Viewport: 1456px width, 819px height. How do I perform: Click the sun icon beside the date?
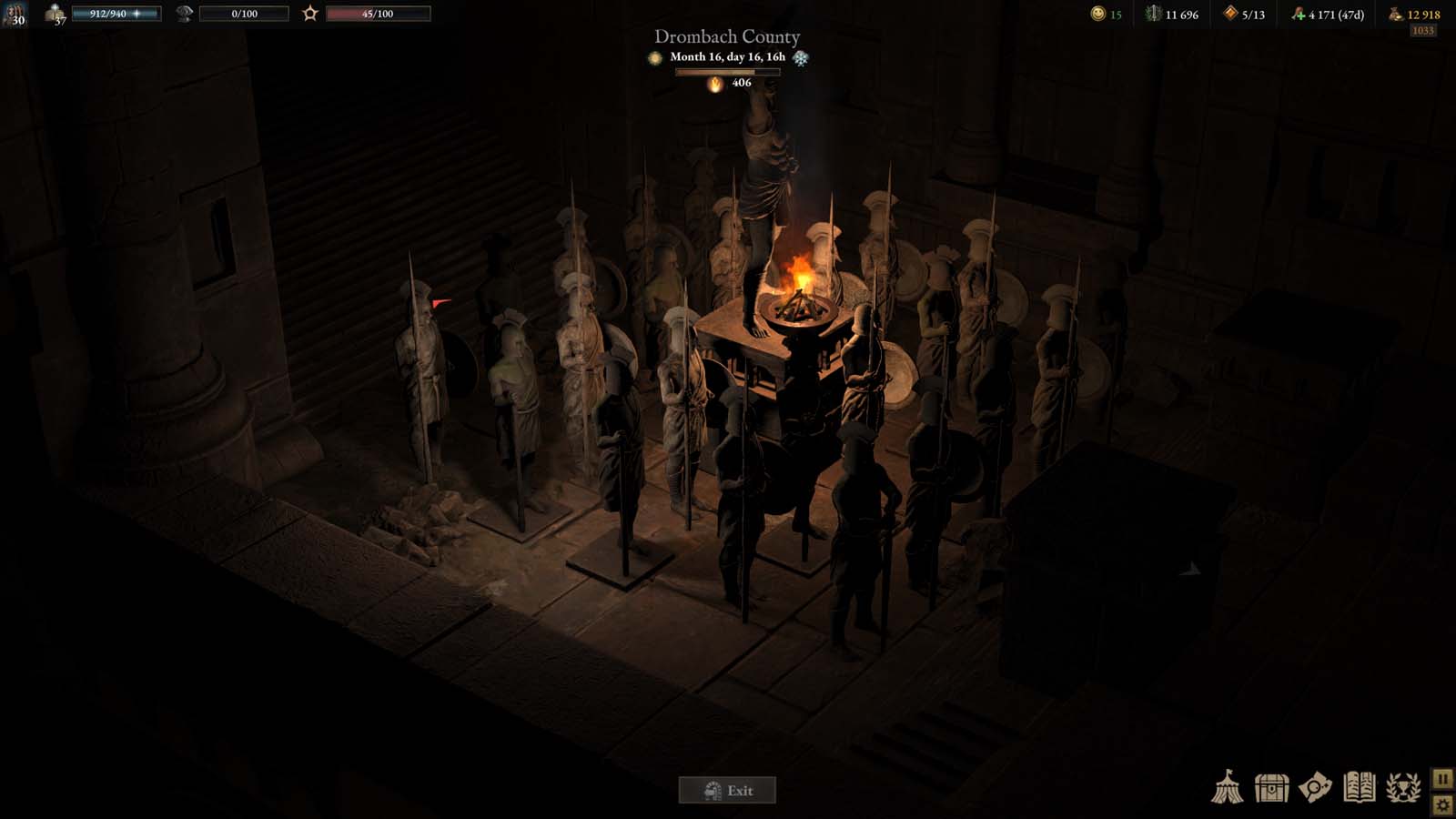pyautogui.click(x=654, y=56)
